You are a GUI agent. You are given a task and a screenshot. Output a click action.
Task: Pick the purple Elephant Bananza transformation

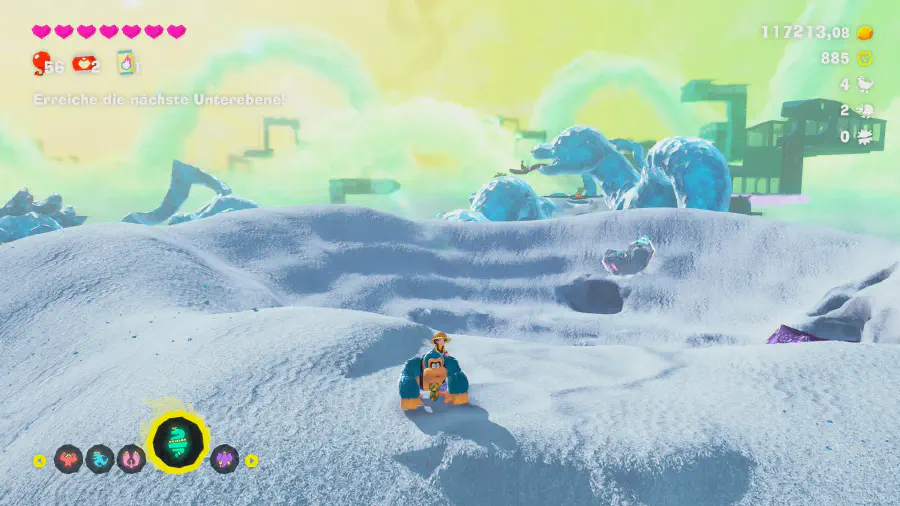pos(225,459)
